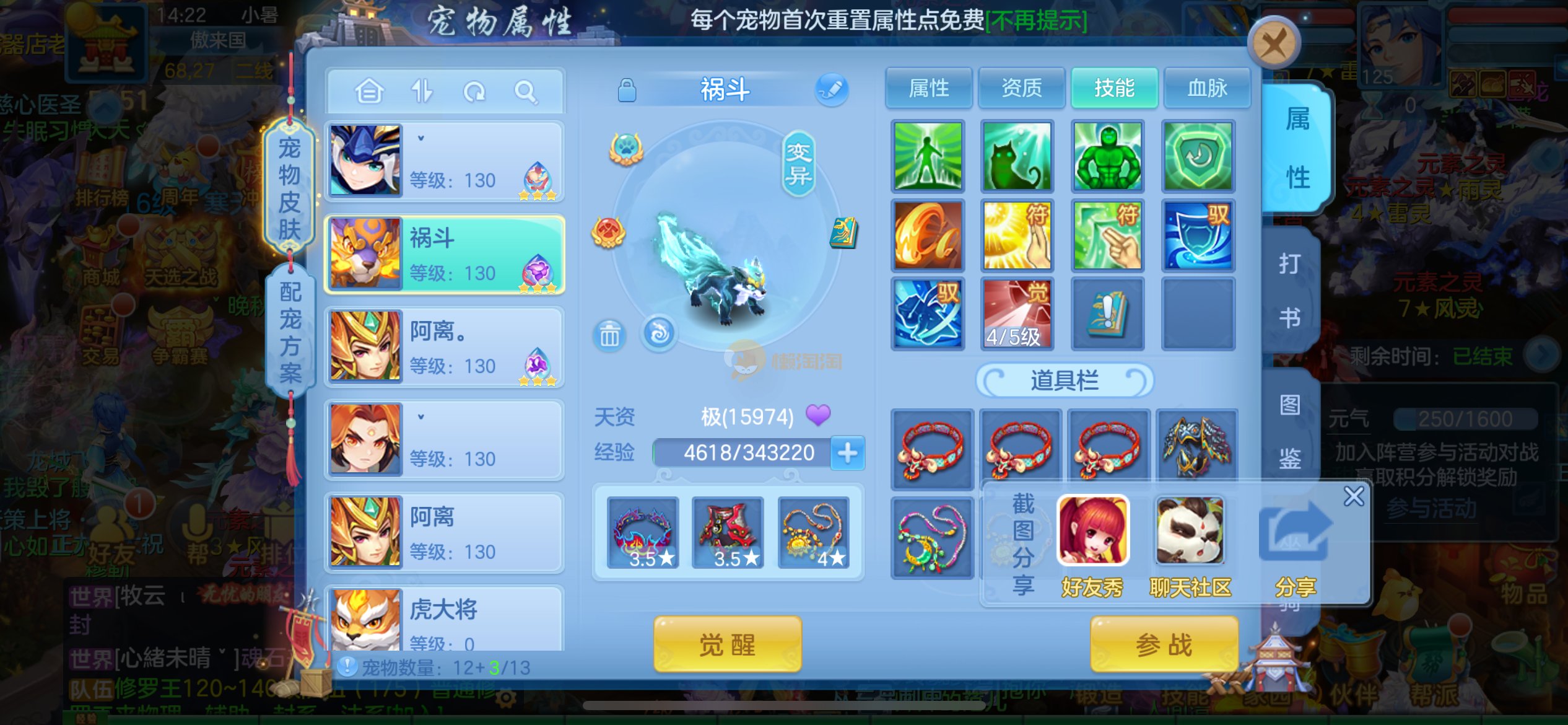Add pet experience with the plus button
This screenshot has width=1568, height=725.
[847, 453]
